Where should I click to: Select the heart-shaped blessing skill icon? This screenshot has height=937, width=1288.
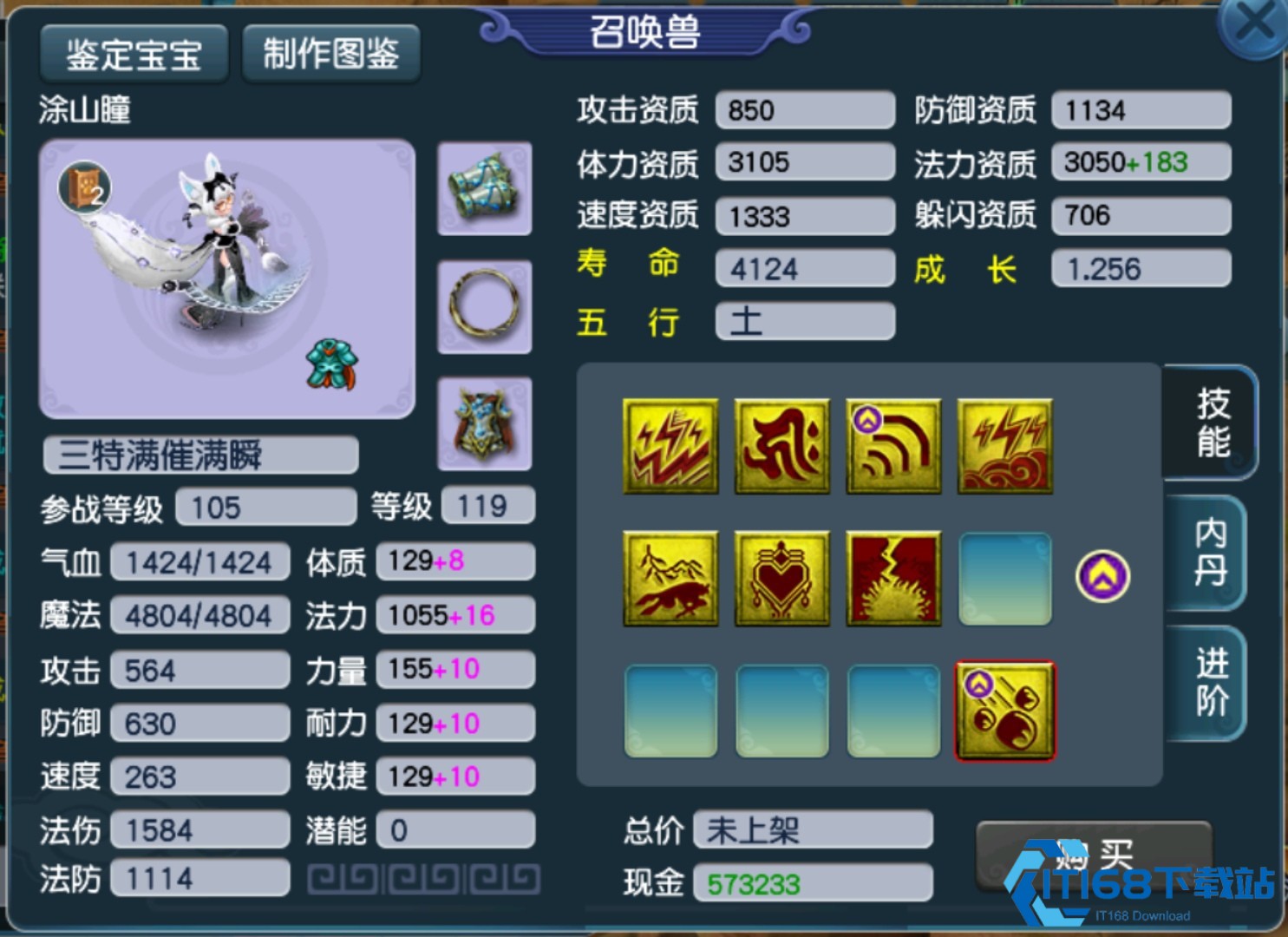tap(781, 578)
